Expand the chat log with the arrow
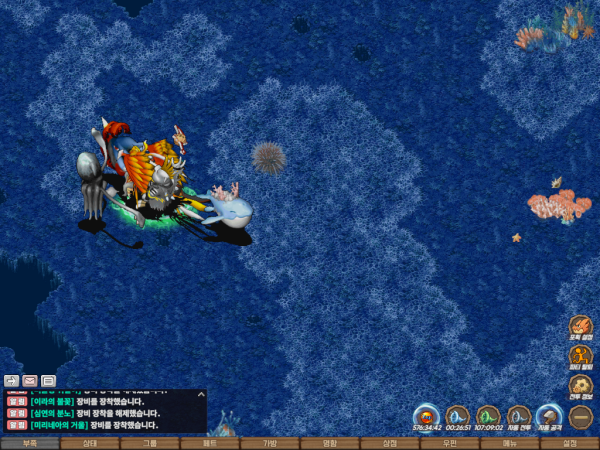The image size is (600, 450). (200, 396)
